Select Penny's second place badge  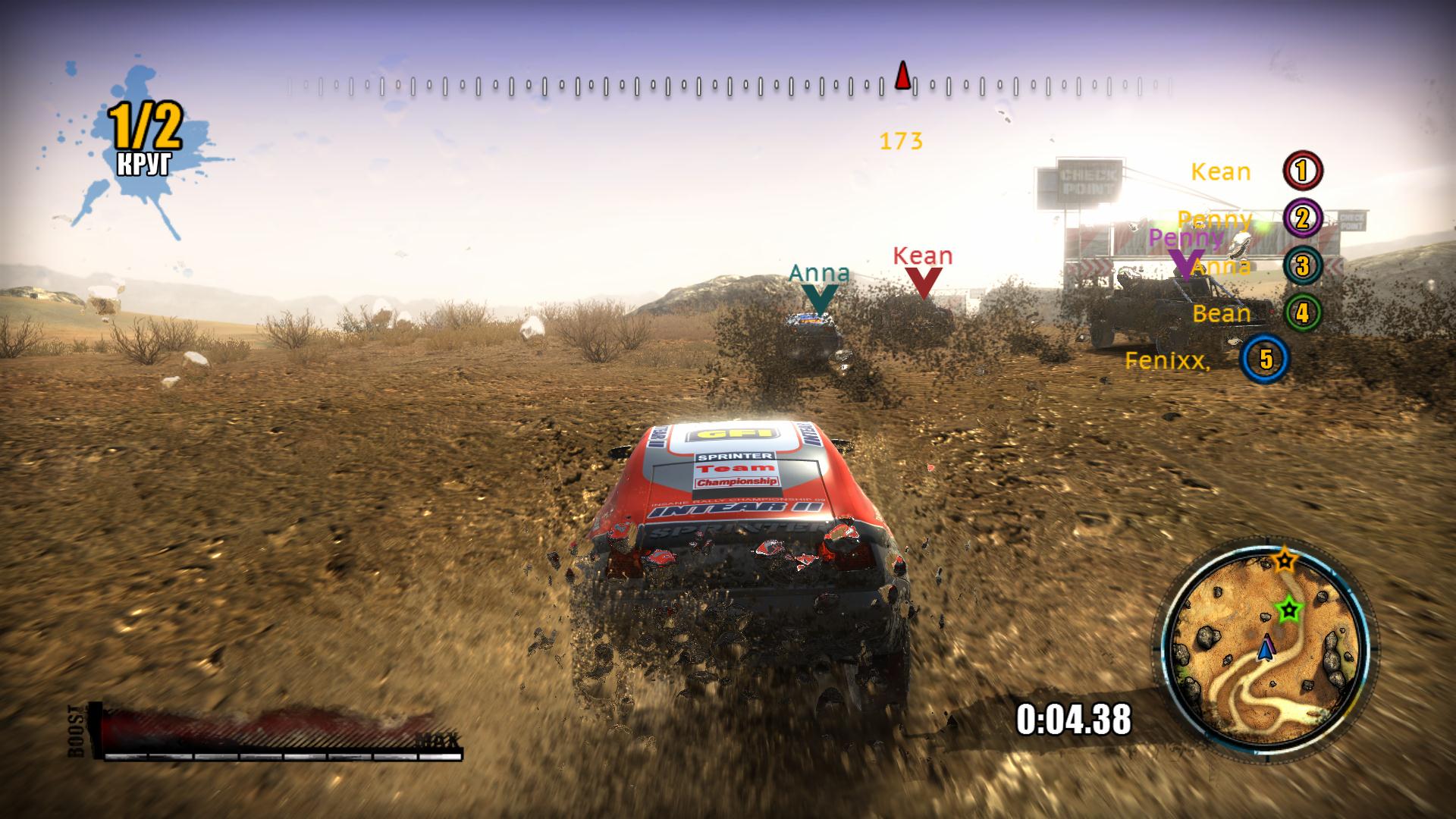tap(1302, 218)
